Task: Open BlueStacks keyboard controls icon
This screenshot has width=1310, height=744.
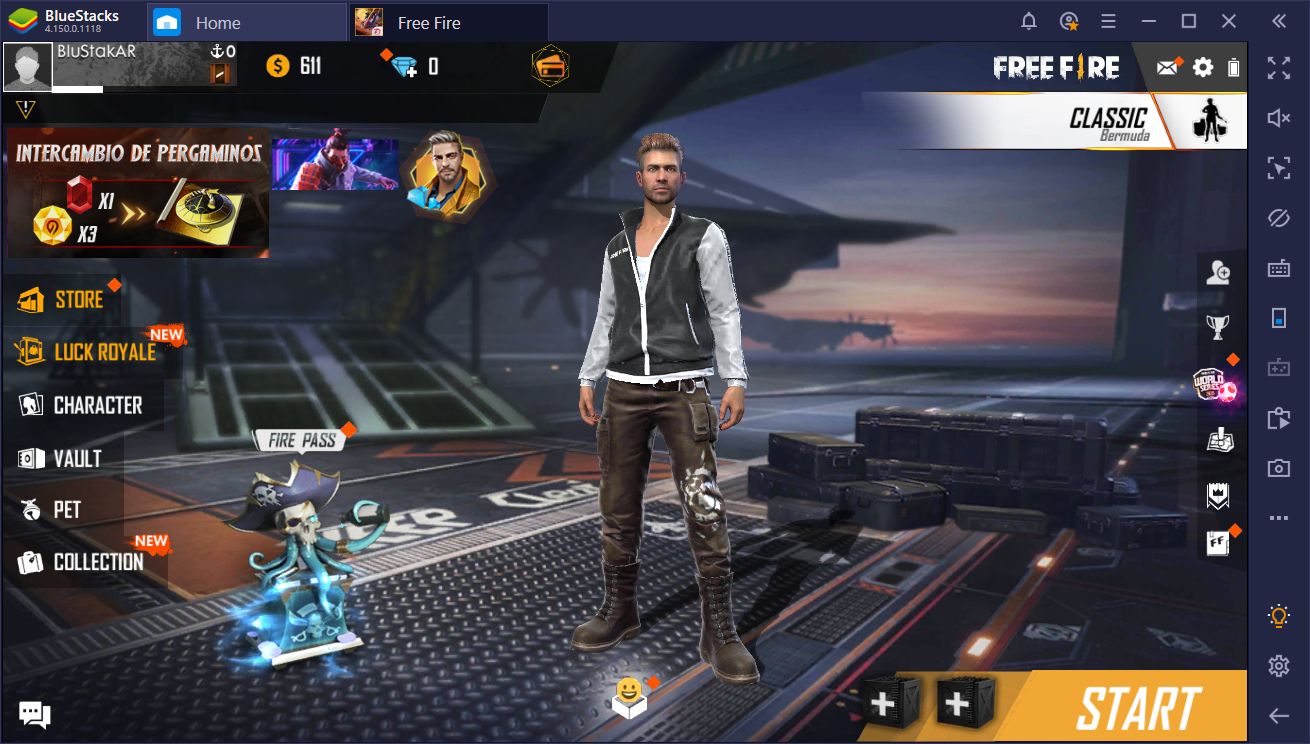Action: pos(1278,268)
